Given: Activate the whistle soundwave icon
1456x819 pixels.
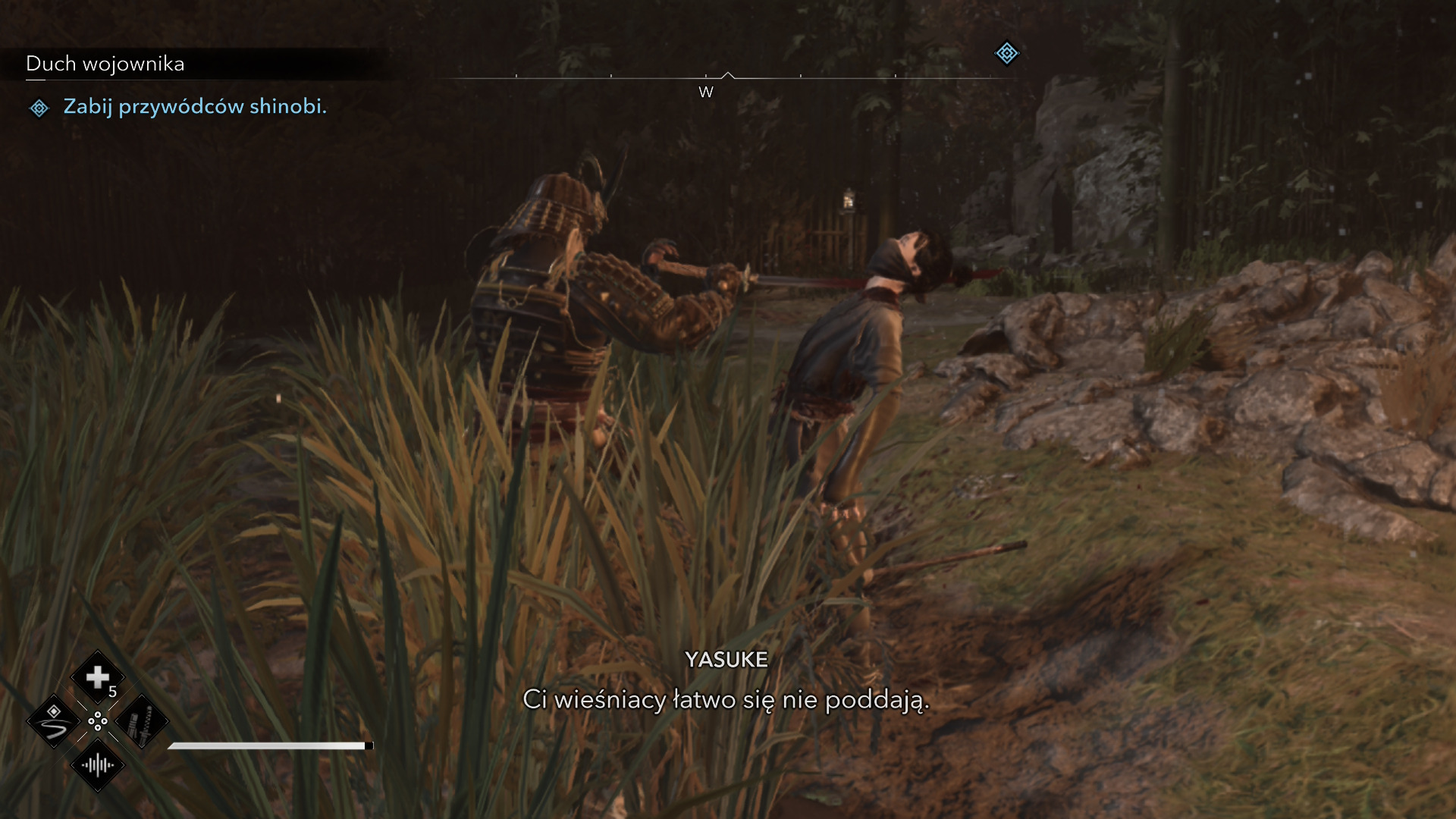Looking at the screenshot, I should pos(98,765).
